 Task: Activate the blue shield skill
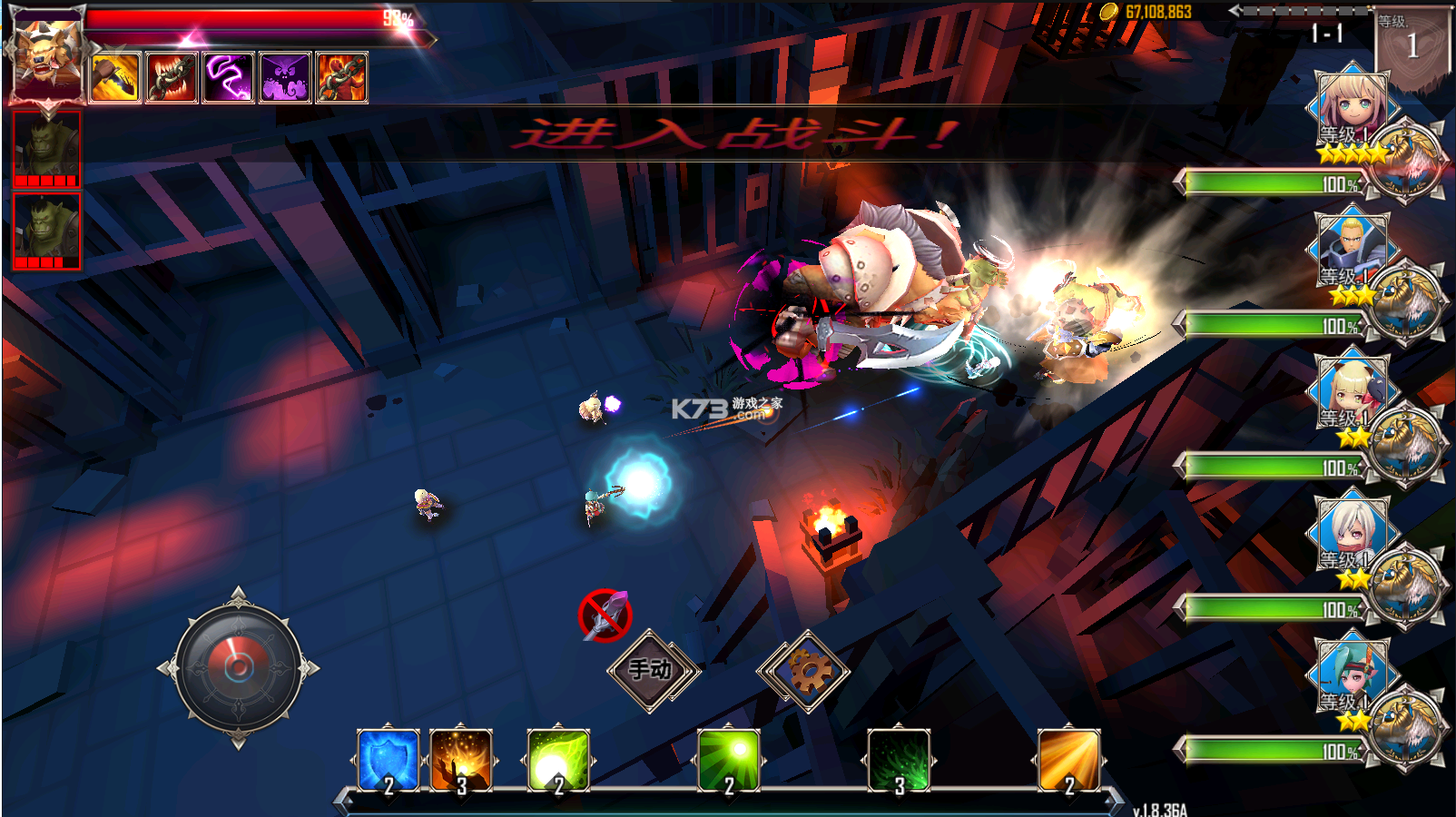389,760
